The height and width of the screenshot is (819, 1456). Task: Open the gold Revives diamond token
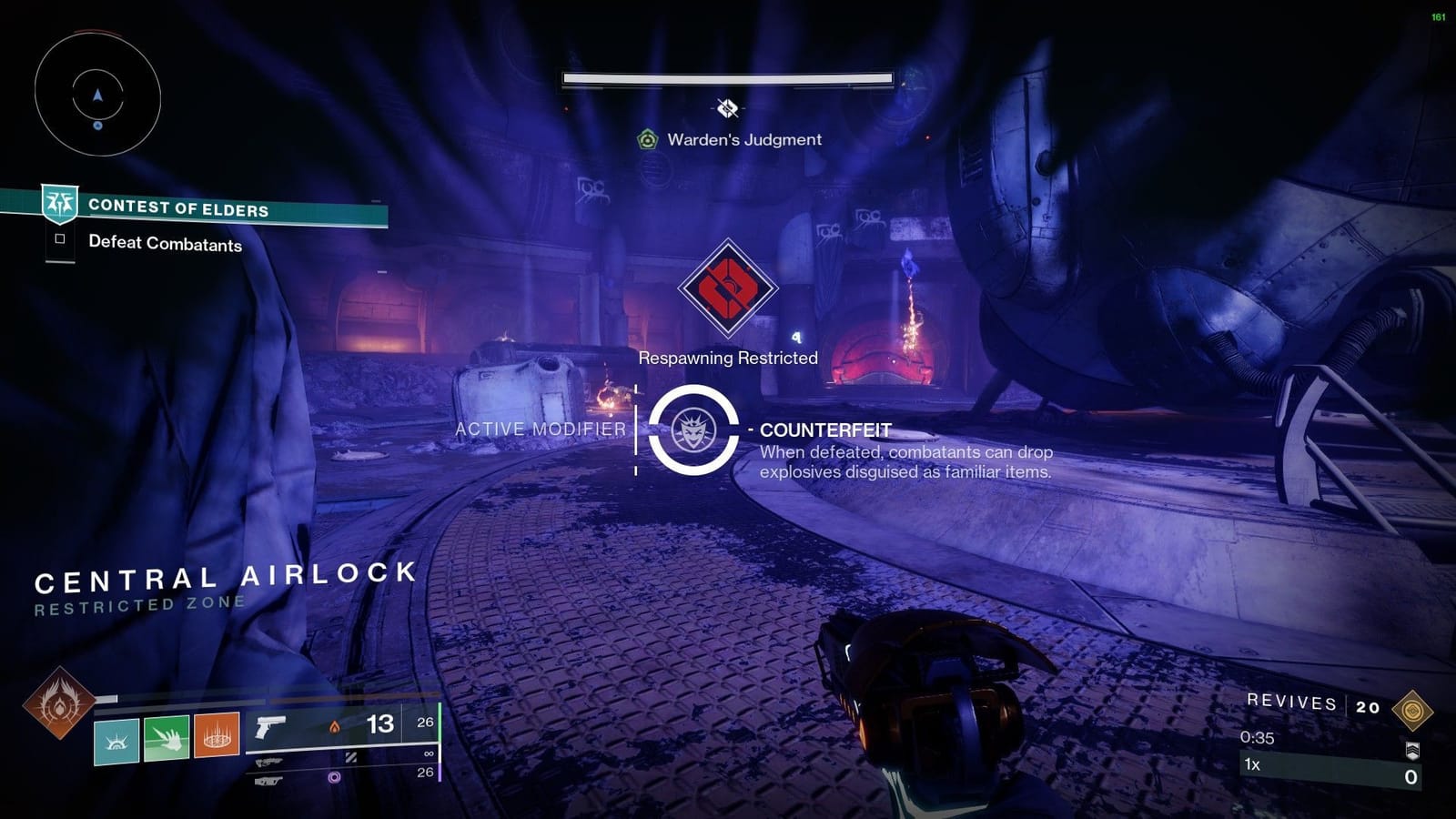pyautogui.click(x=1412, y=709)
